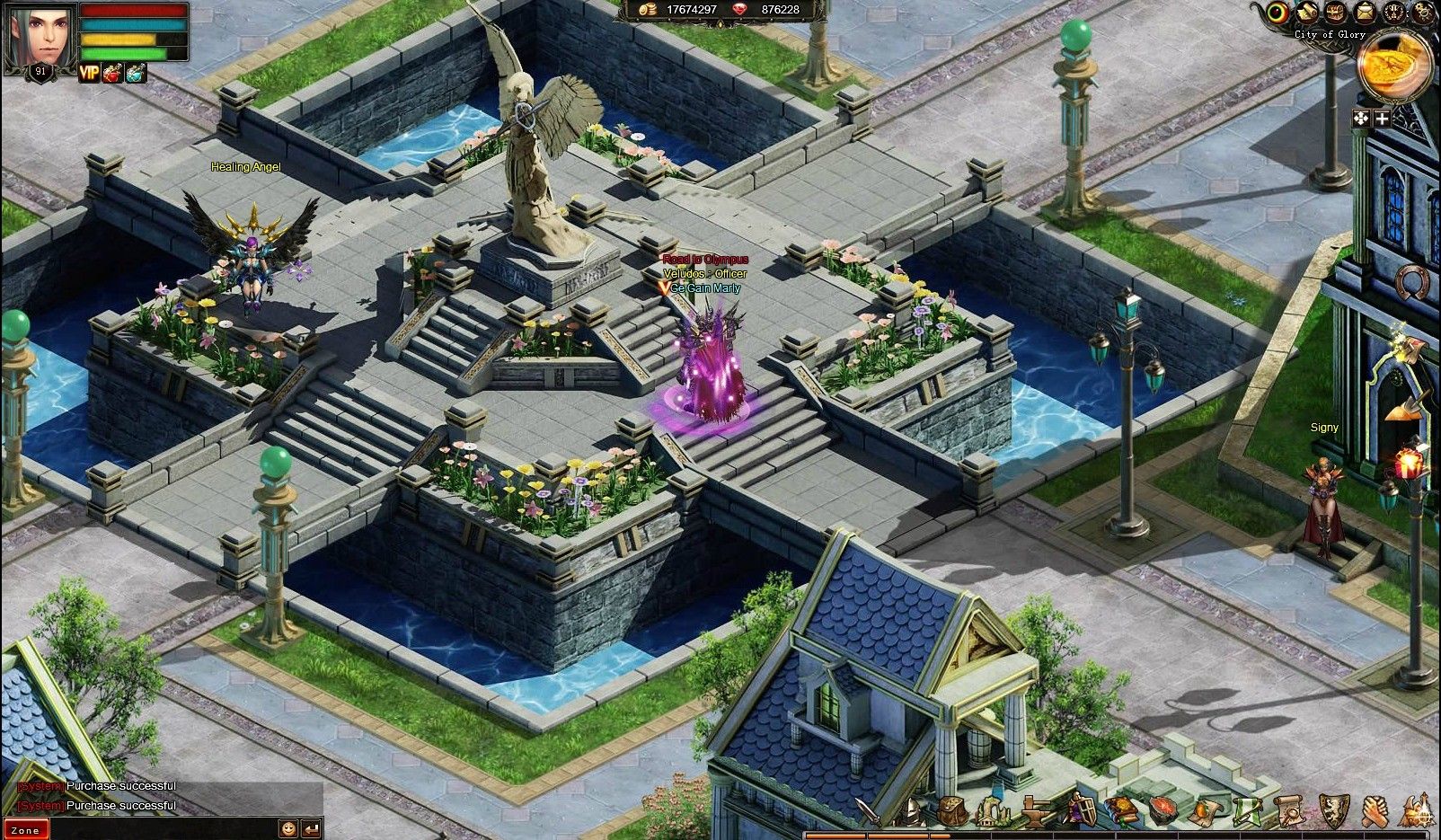Open the mail envelope icon

click(x=1365, y=13)
